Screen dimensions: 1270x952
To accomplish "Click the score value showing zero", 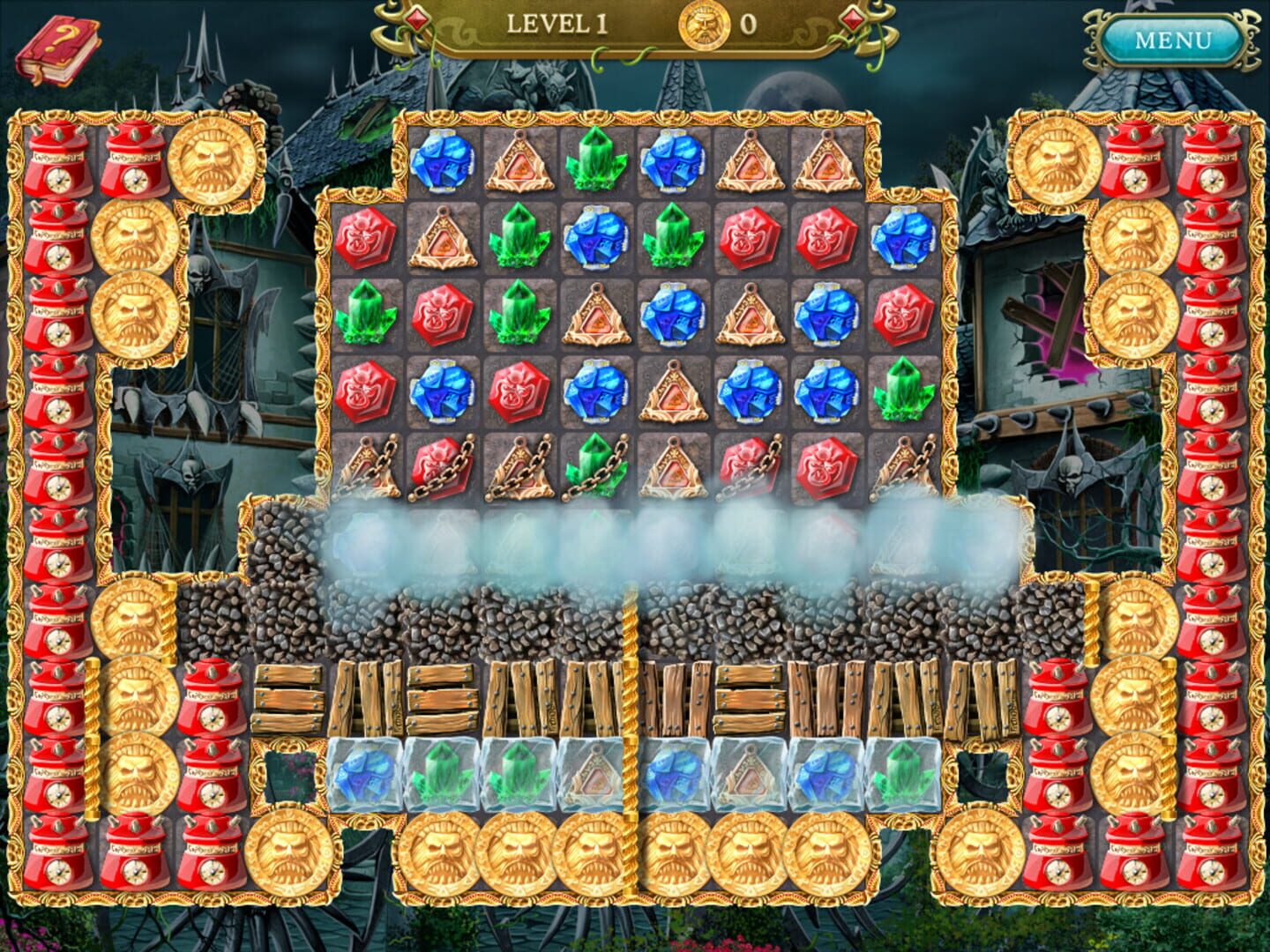I will coord(750,25).
